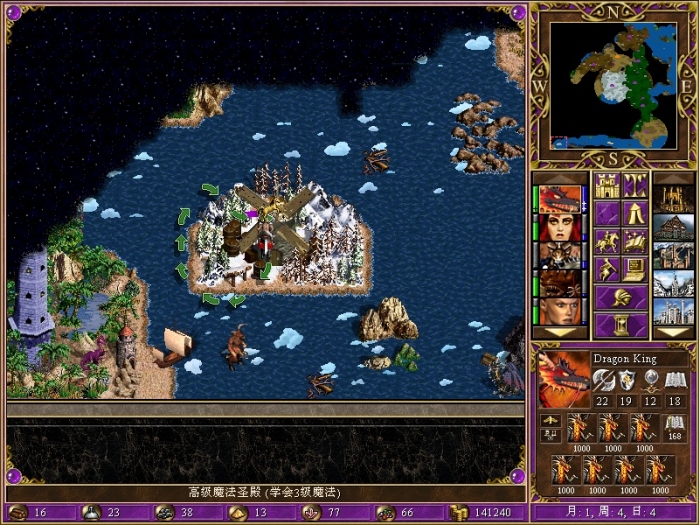Screen dimensions: 700x525
Task: Select the Dragon King portrait in the hero list
Action: (560, 200)
